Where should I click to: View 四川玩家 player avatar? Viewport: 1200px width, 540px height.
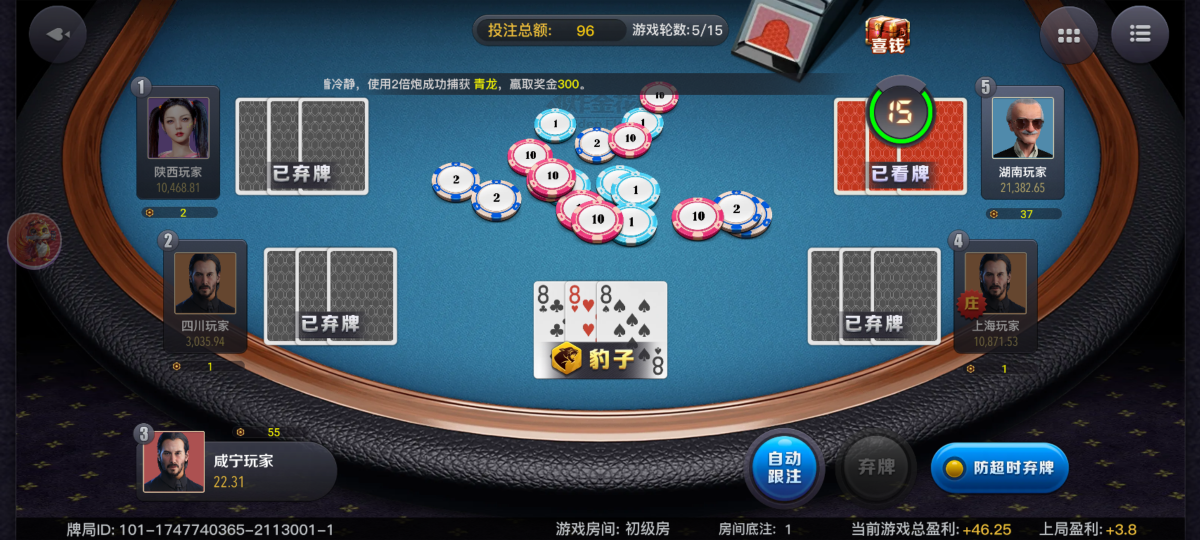pos(205,283)
